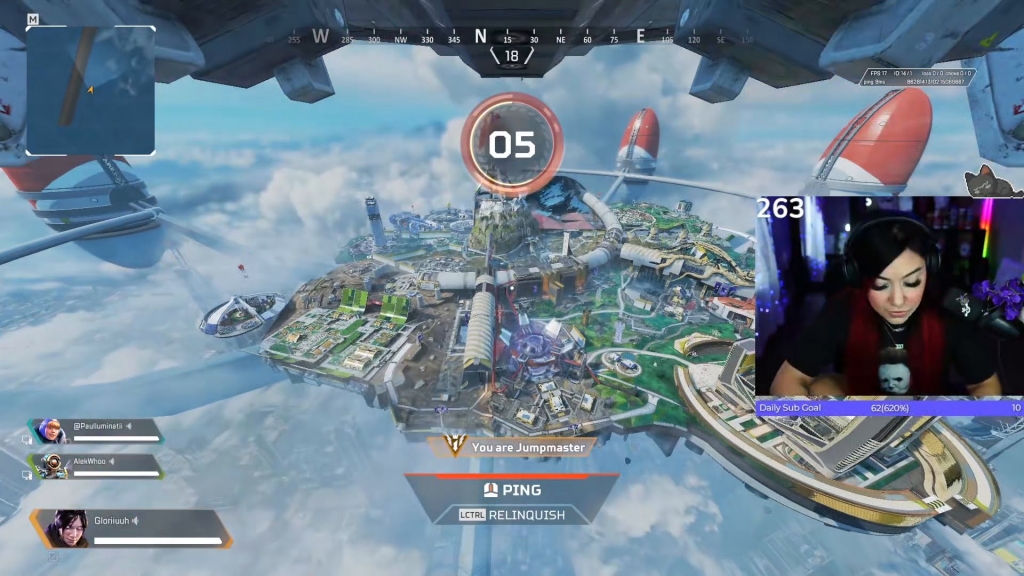
Task: Click the Daily Sub Goal bar
Action: click(x=889, y=407)
